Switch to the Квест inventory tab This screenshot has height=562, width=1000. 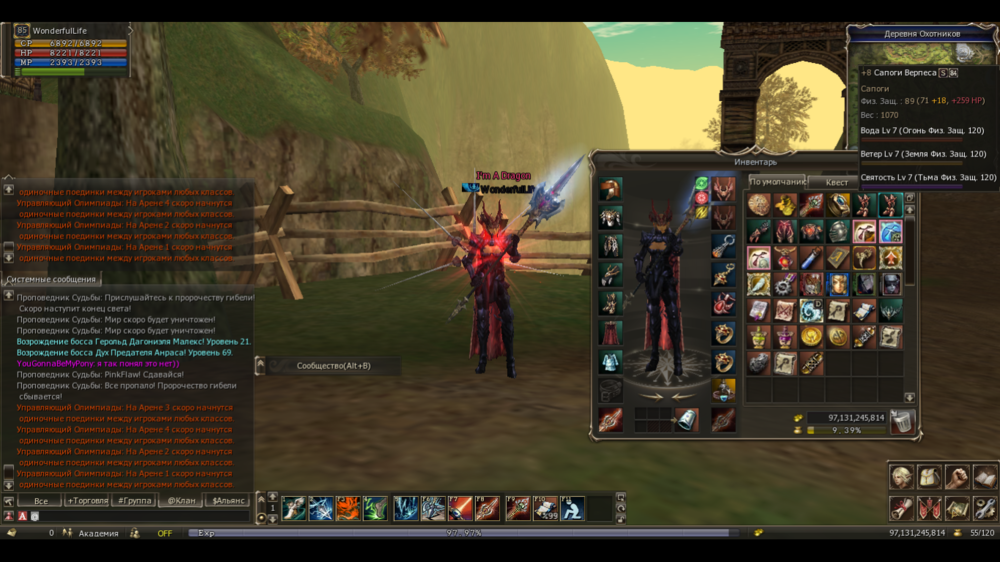coord(837,182)
